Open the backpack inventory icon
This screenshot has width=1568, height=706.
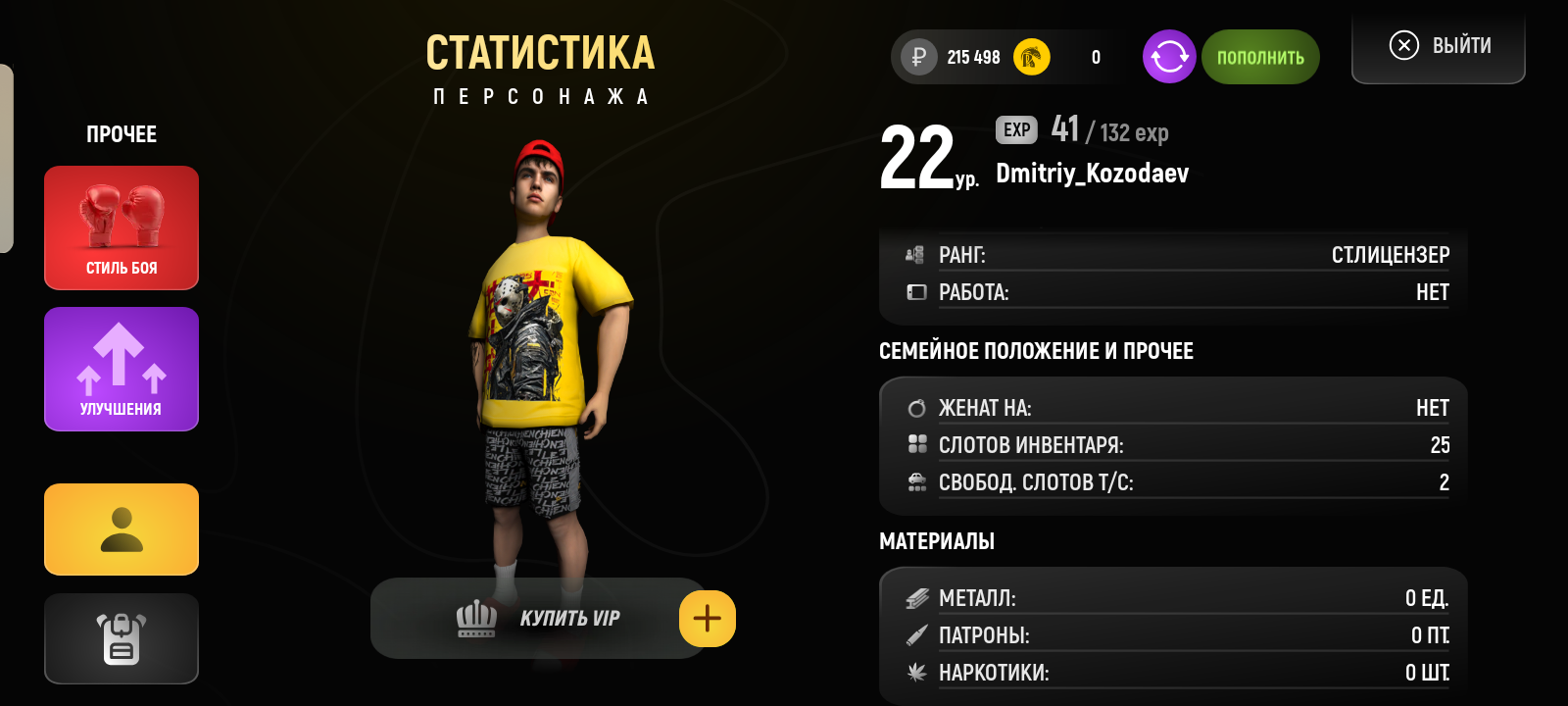pos(120,638)
